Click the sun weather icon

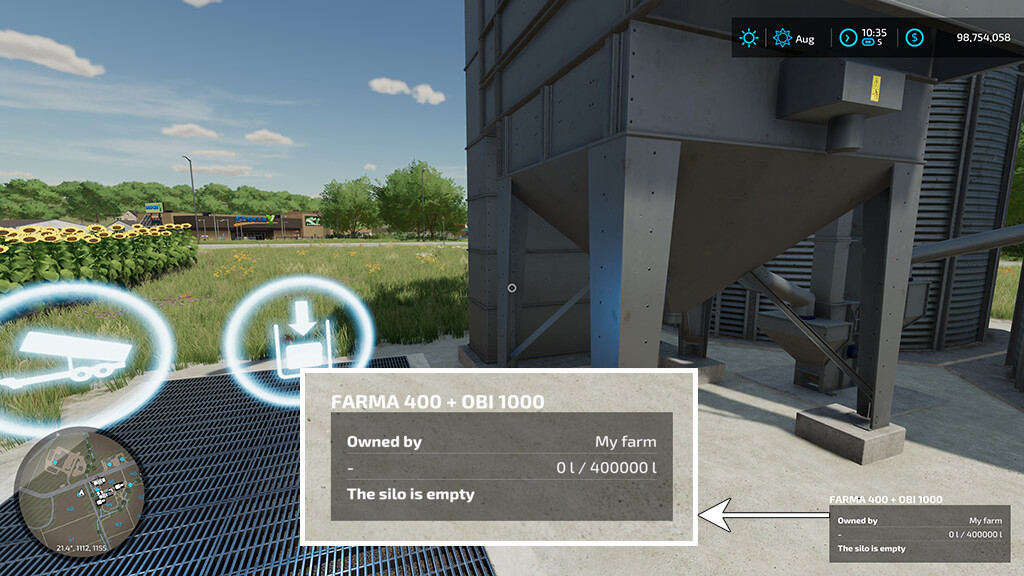(748, 38)
